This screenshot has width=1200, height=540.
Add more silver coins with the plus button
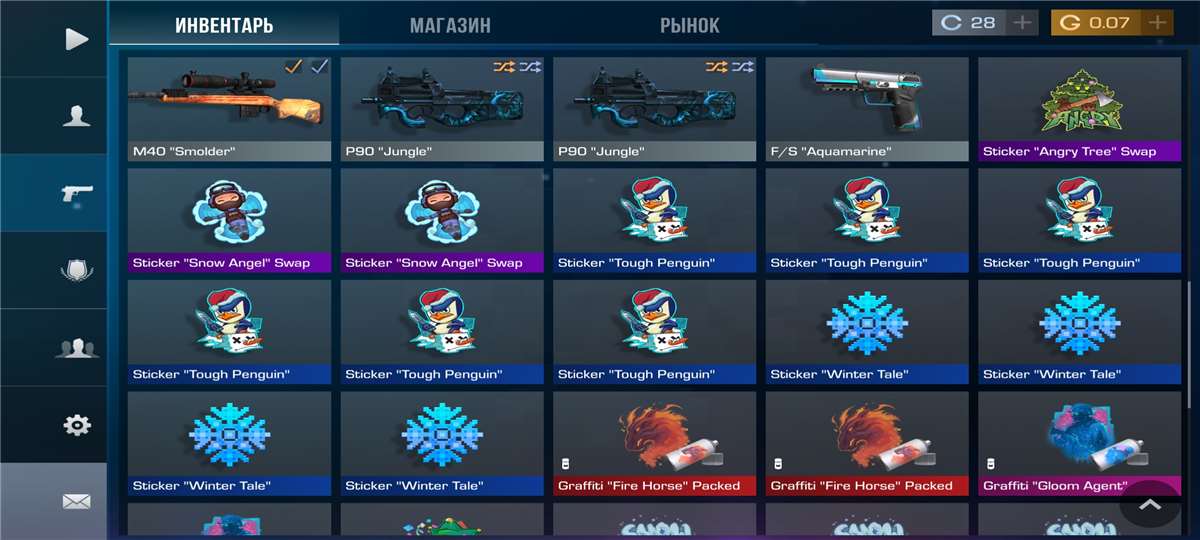click(1021, 22)
